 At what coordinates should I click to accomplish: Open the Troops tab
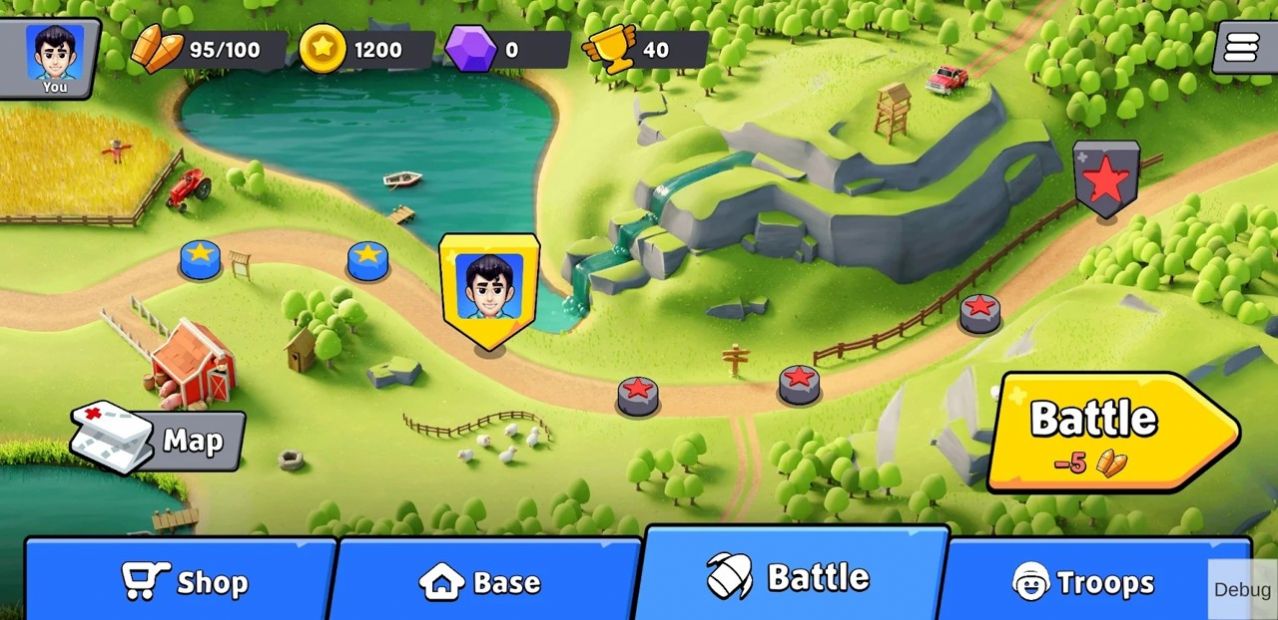coord(1084,581)
